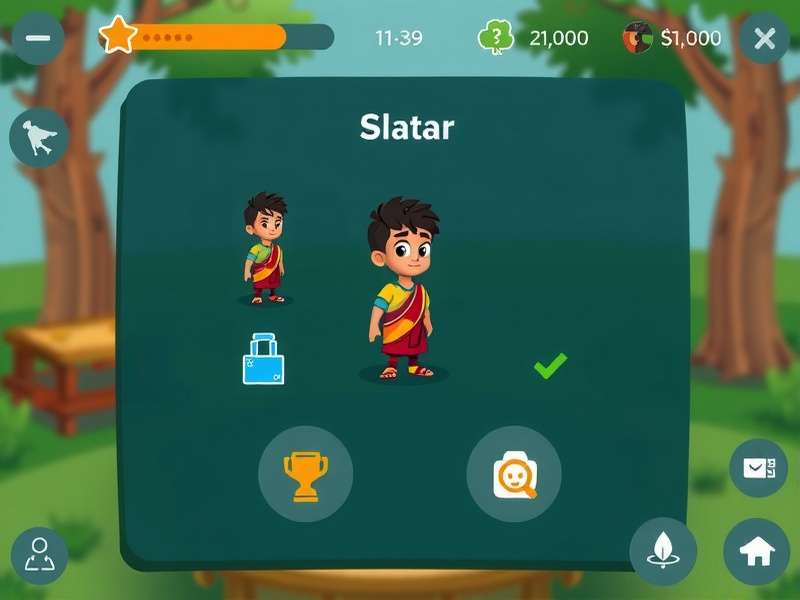The image size is (800, 600).
Task: Select the large Slatar character
Action: [402, 288]
